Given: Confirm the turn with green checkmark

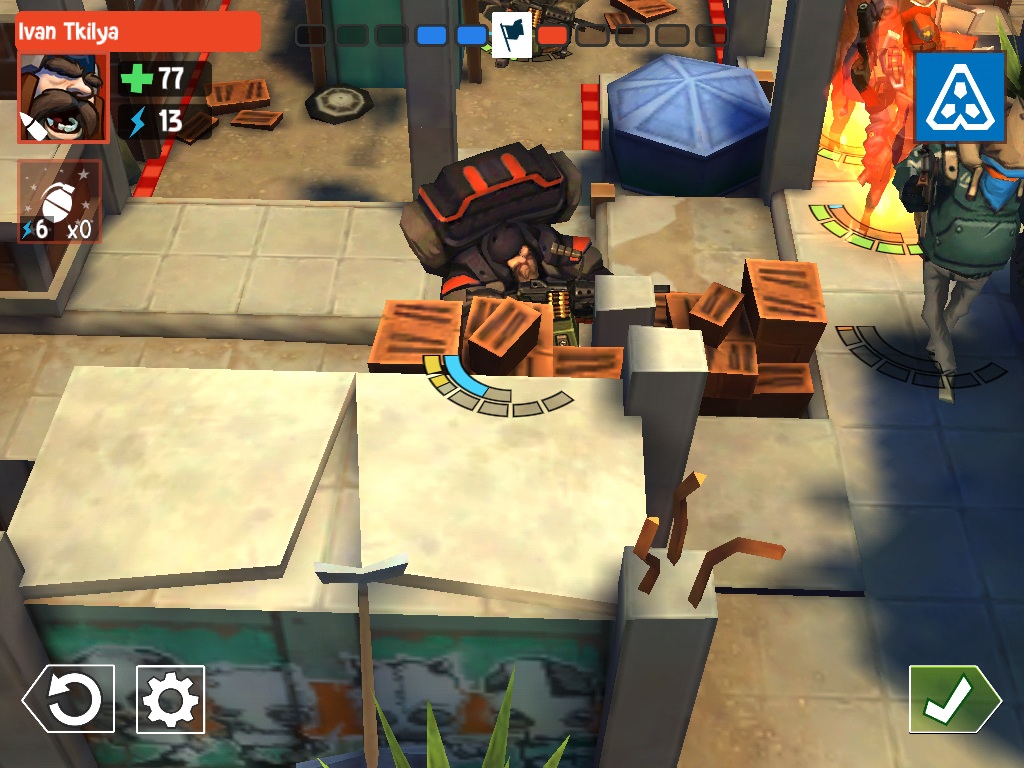Looking at the screenshot, I should click(952, 699).
